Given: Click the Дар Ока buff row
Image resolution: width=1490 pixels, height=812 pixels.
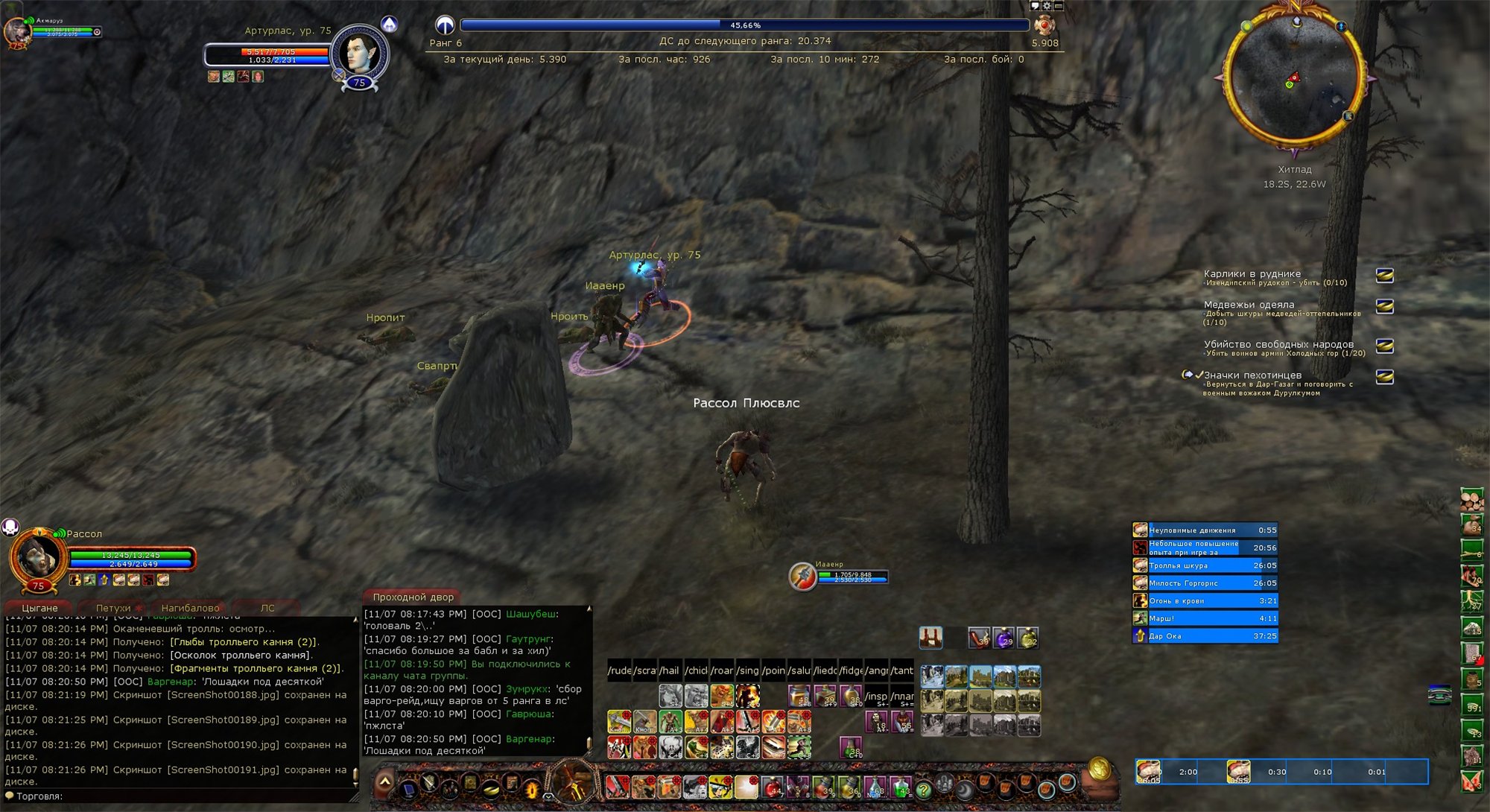Looking at the screenshot, I should pyautogui.click(x=1205, y=636).
